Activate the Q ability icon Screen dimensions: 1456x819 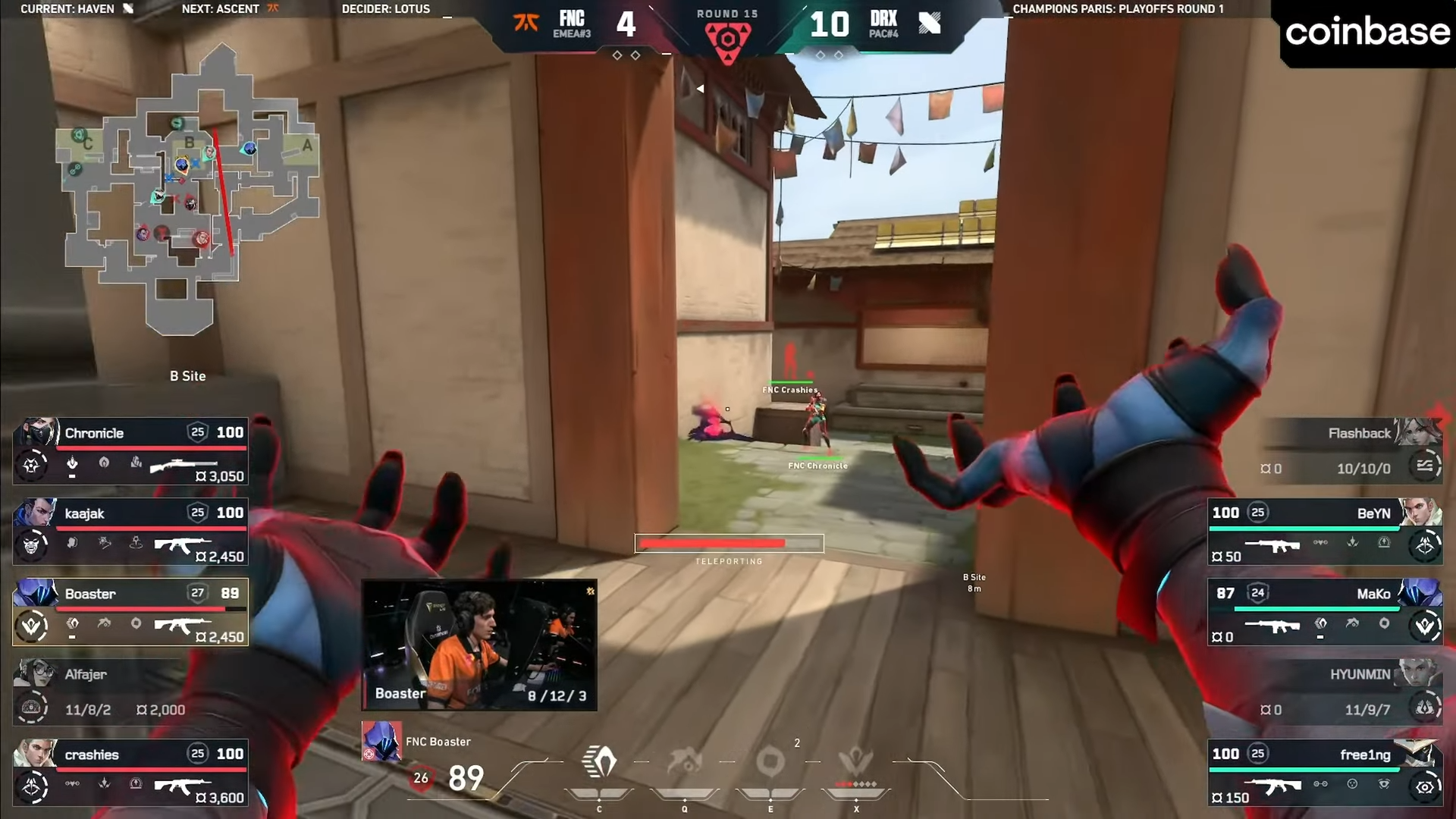coord(684,762)
